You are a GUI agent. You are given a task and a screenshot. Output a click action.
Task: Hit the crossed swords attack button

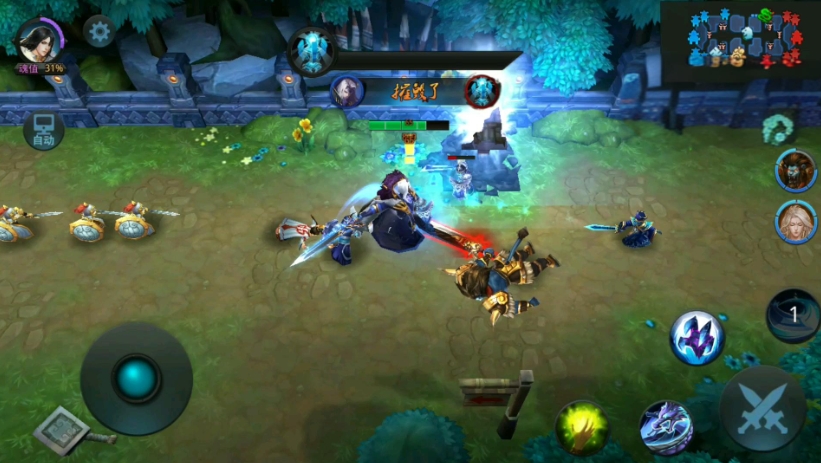click(x=763, y=408)
